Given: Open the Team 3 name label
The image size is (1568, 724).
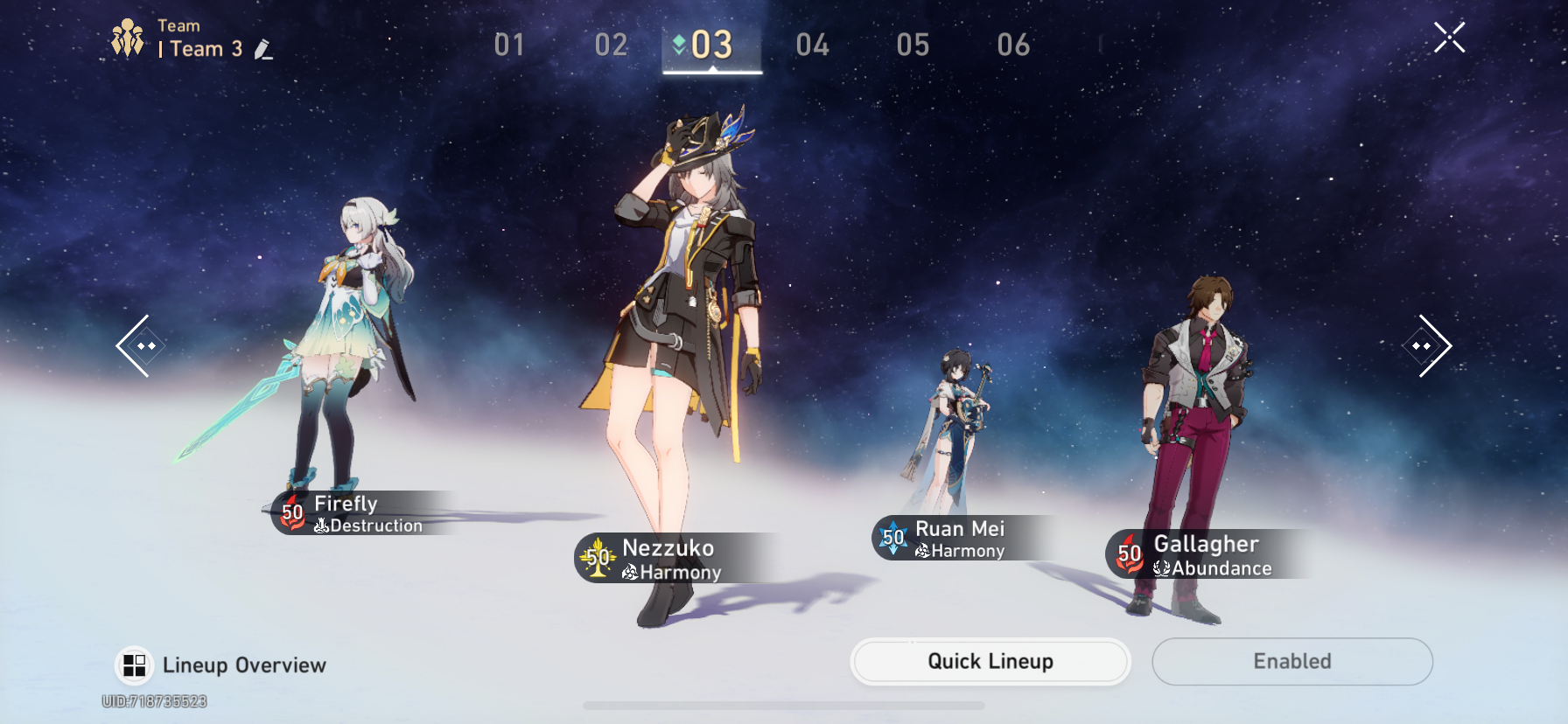Looking at the screenshot, I should (203, 49).
